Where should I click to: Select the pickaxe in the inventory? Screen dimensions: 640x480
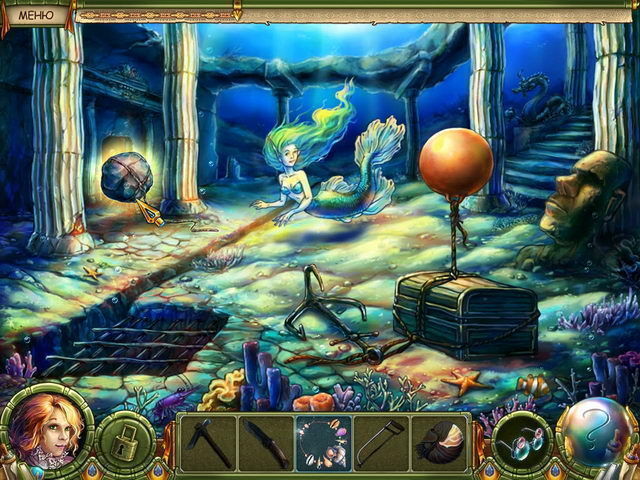click(208, 441)
